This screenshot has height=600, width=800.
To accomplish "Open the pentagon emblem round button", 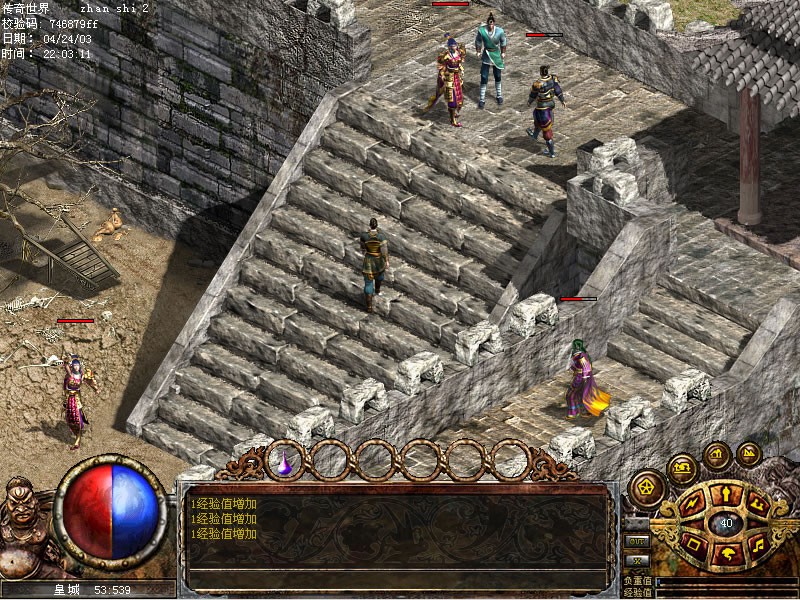I will pyautogui.click(x=647, y=489).
